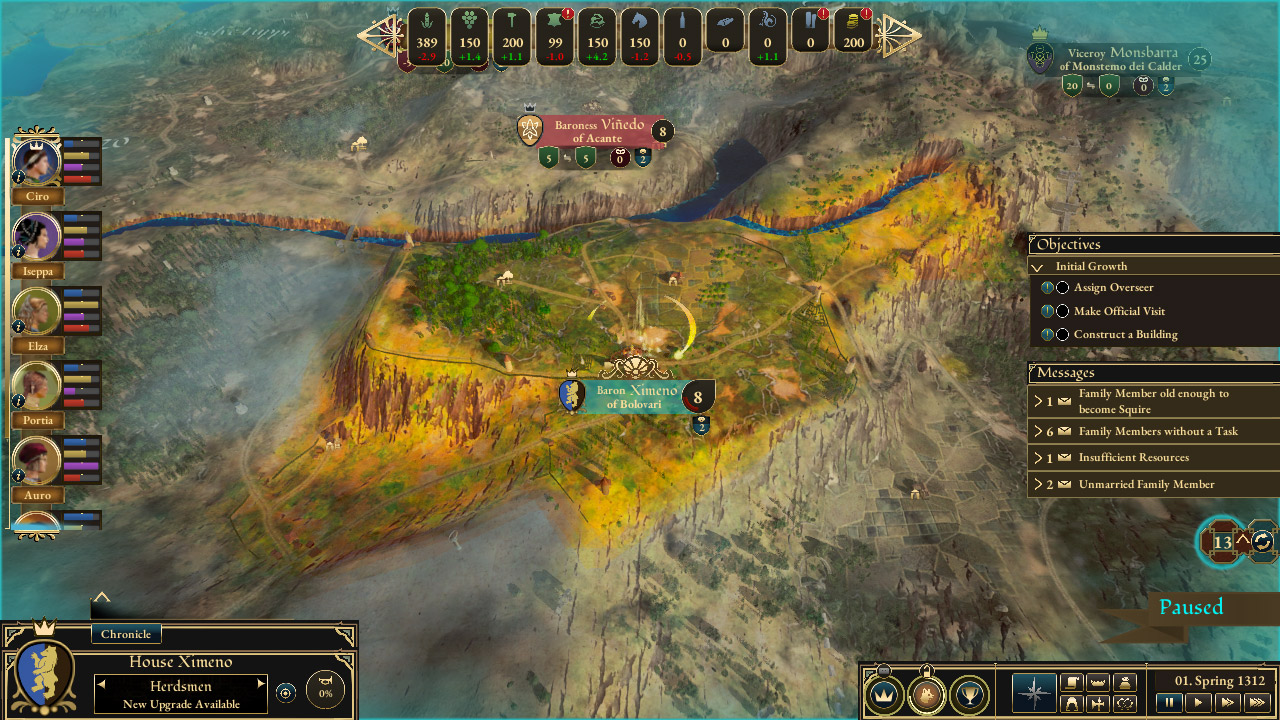
Task: Select the Make Official Visit objective
Action: (x=1119, y=311)
